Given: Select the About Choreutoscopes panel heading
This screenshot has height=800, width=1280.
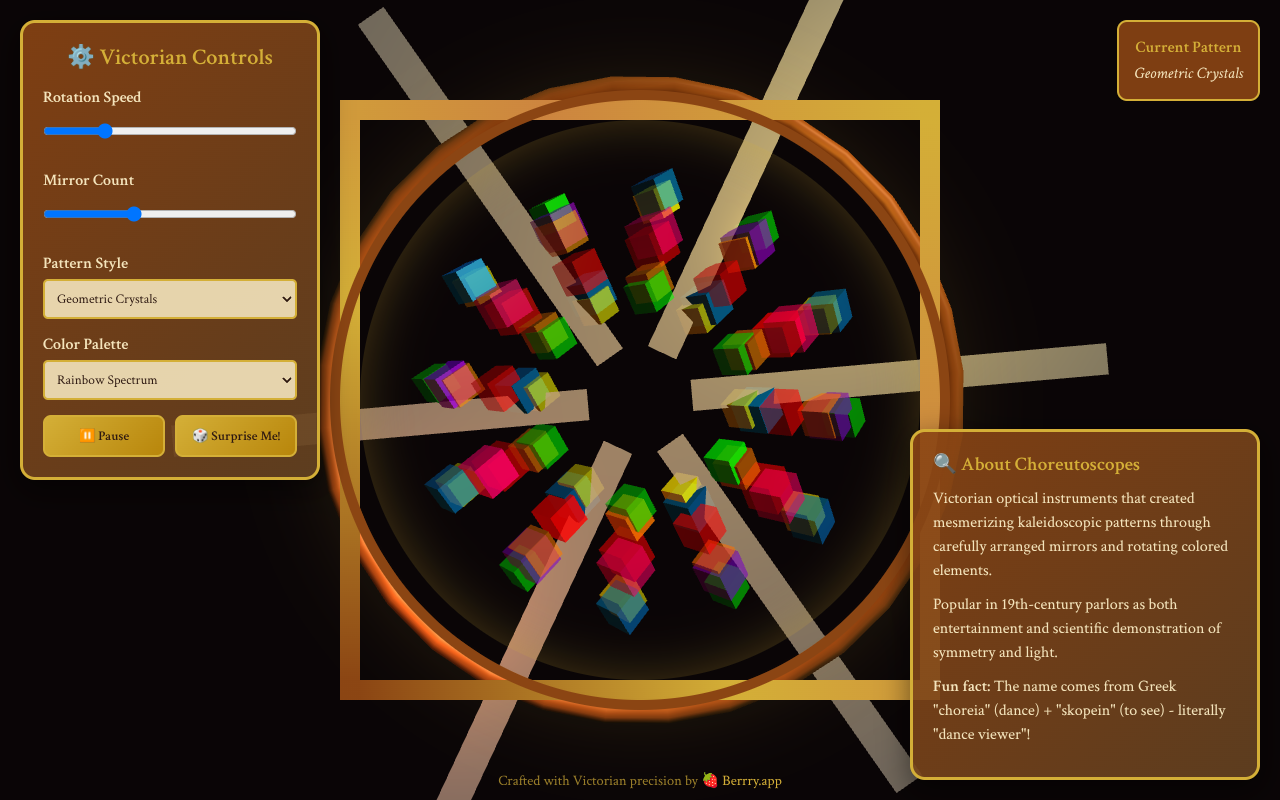Looking at the screenshot, I should (x=1051, y=463).
